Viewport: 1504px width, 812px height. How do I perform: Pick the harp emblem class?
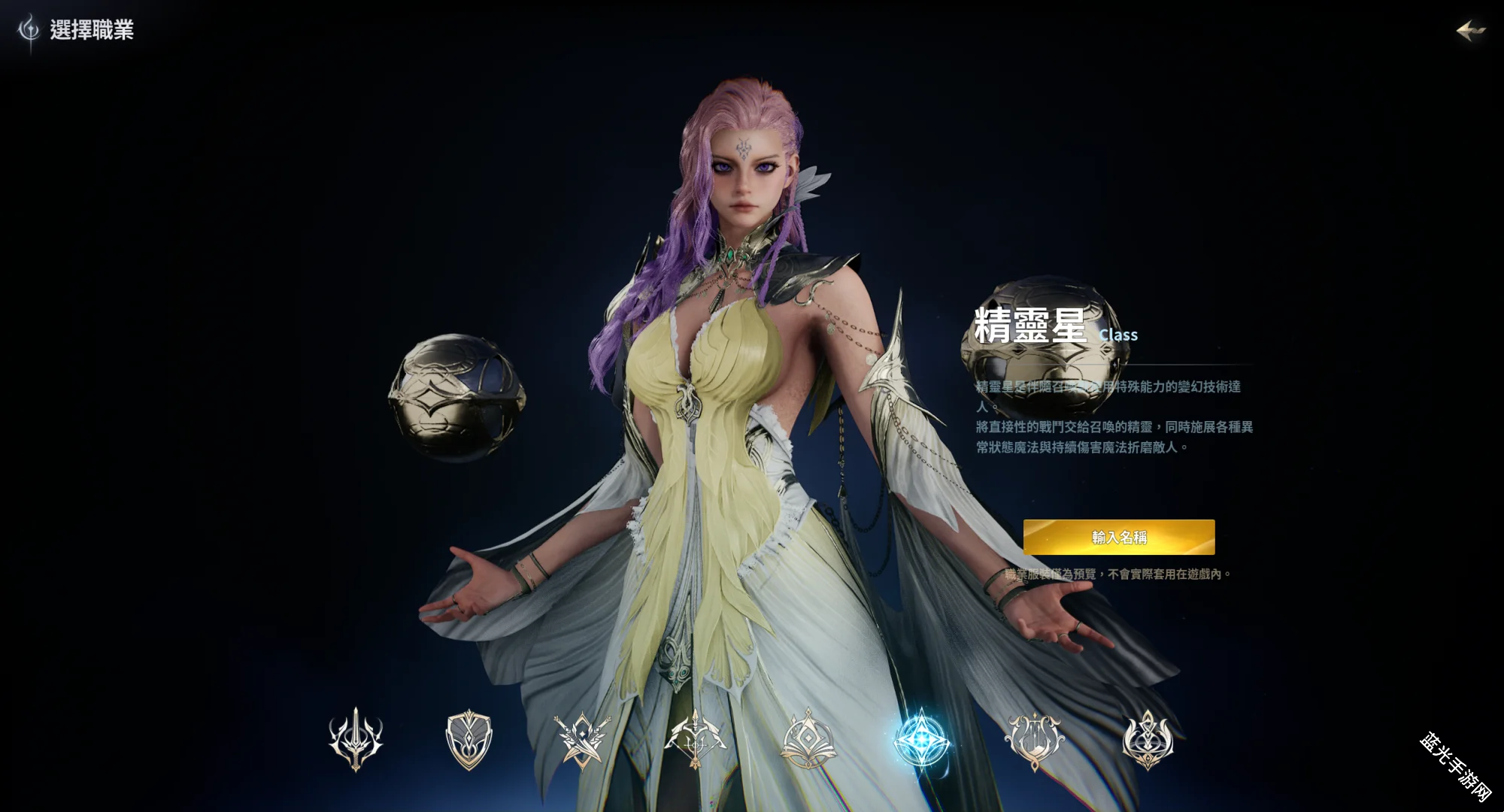[x=1035, y=739]
